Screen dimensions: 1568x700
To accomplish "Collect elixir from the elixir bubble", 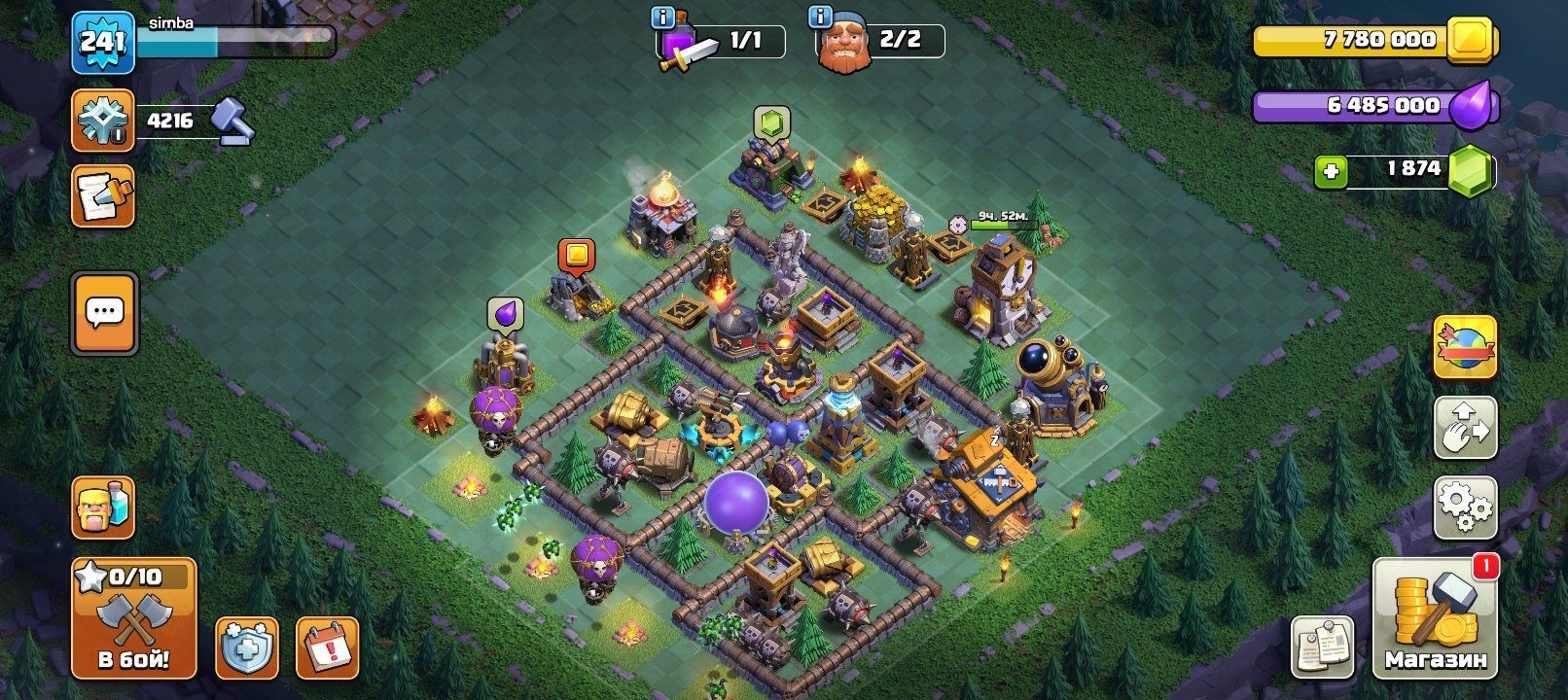I will [x=505, y=313].
